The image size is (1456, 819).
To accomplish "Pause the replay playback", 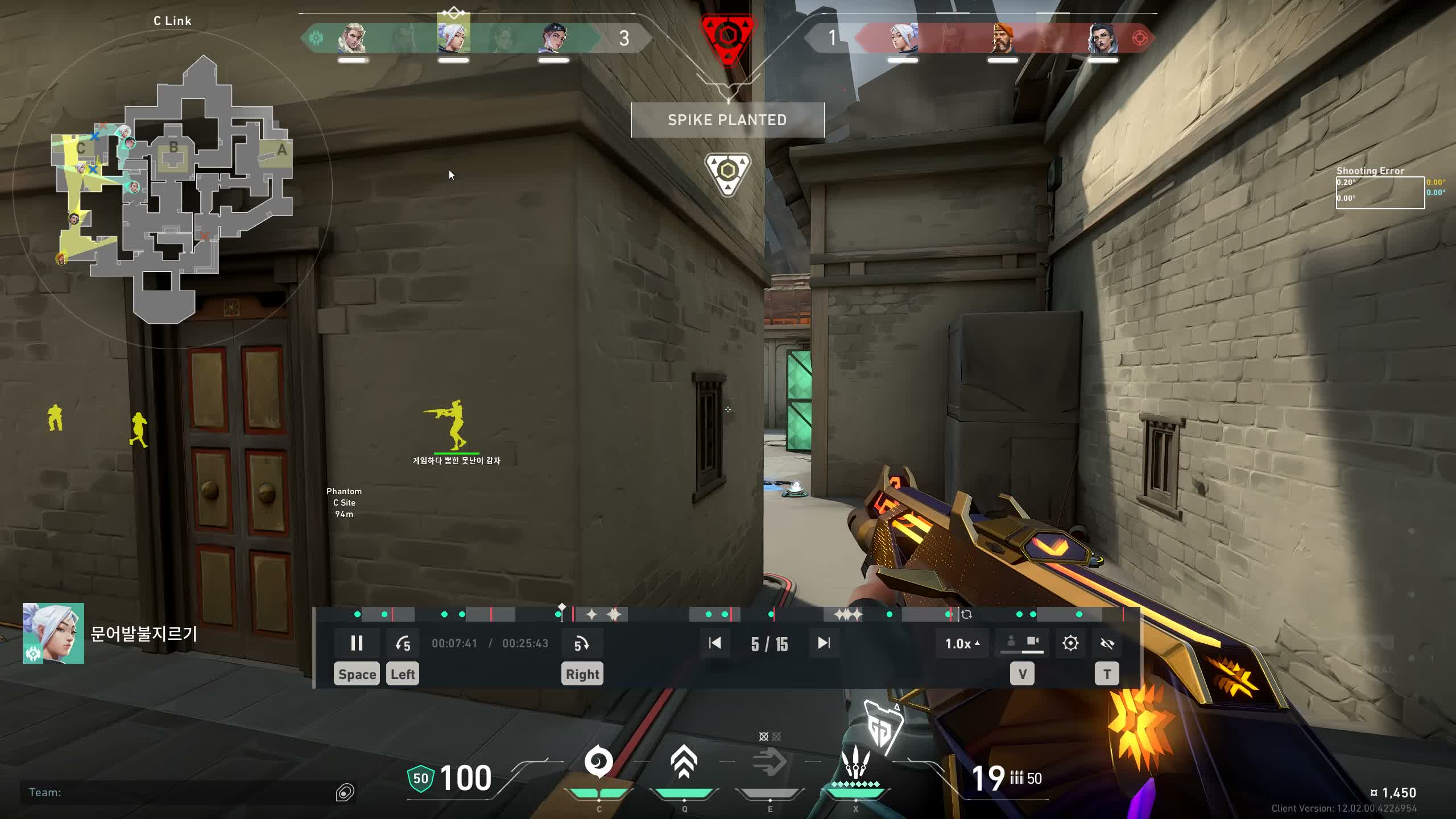I will click(357, 643).
